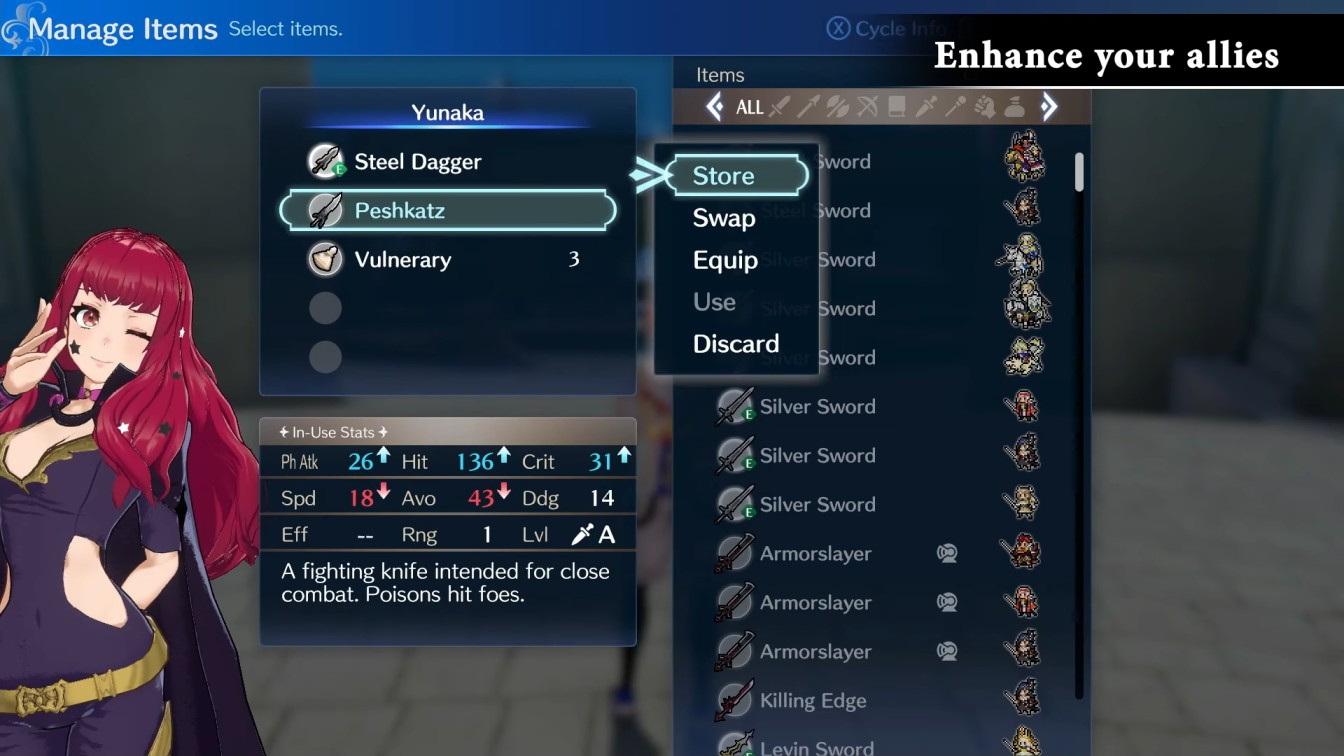Select the tome weapon filter icon
The width and height of the screenshot is (1344, 756).
click(897, 107)
